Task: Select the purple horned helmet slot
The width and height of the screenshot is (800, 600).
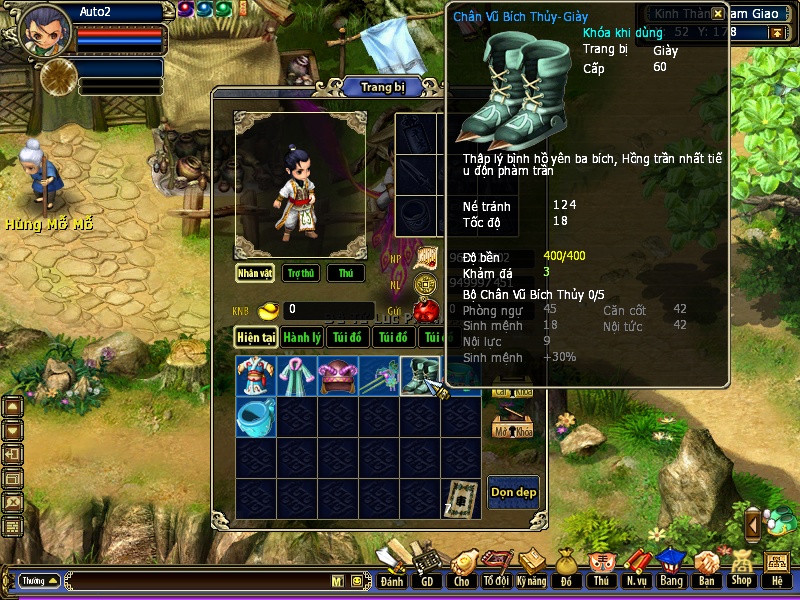Action: 338,376
